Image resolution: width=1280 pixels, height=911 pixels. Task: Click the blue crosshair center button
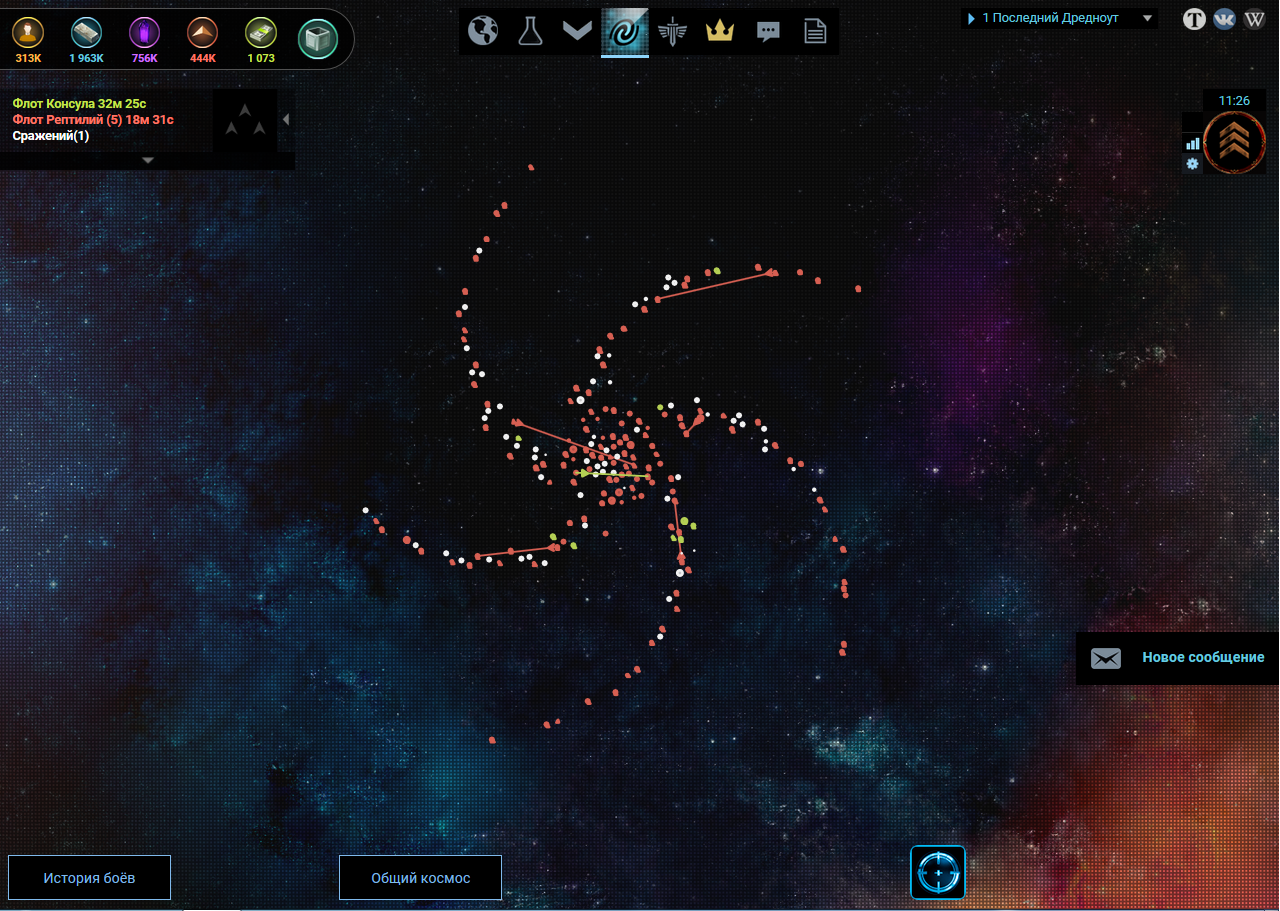pyautogui.click(x=938, y=872)
